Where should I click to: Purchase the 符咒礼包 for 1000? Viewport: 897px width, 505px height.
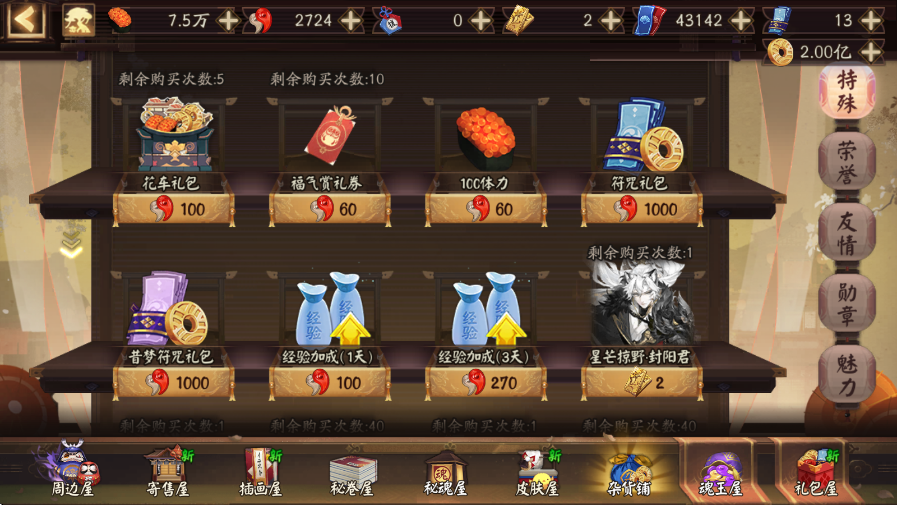[x=641, y=208]
